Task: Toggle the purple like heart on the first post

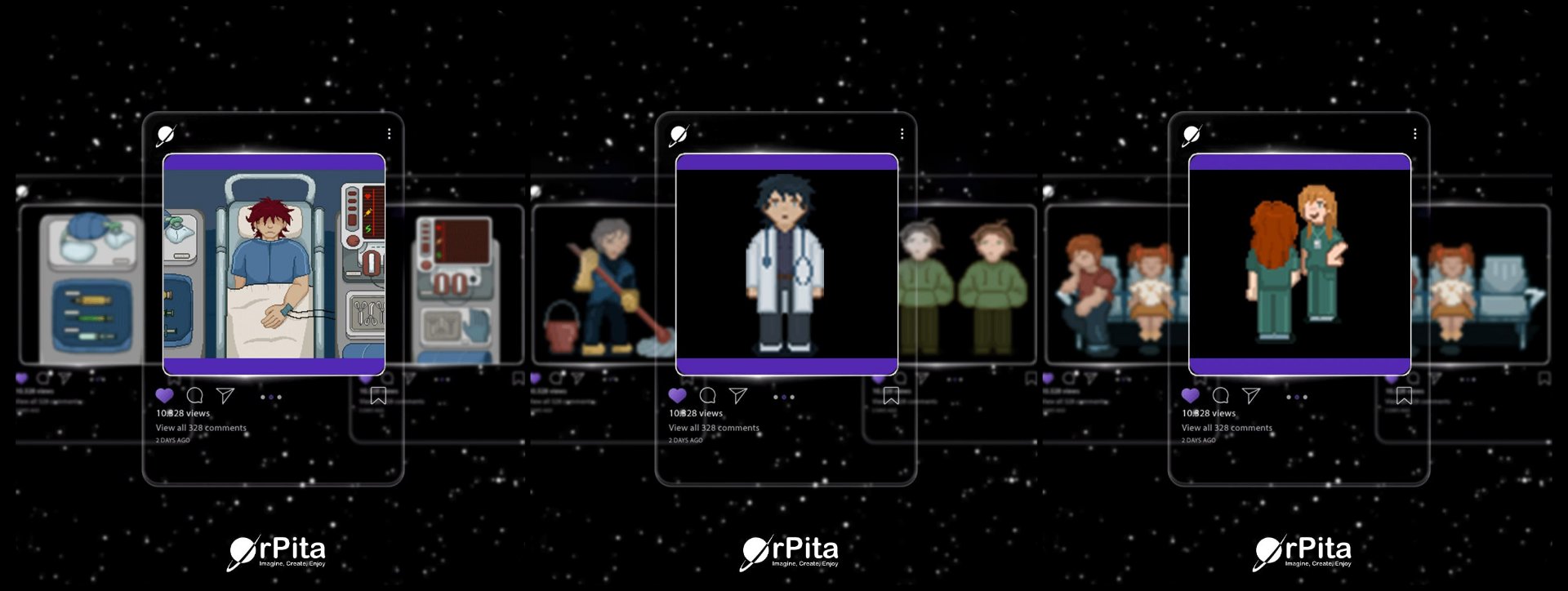Action: pos(167,394)
